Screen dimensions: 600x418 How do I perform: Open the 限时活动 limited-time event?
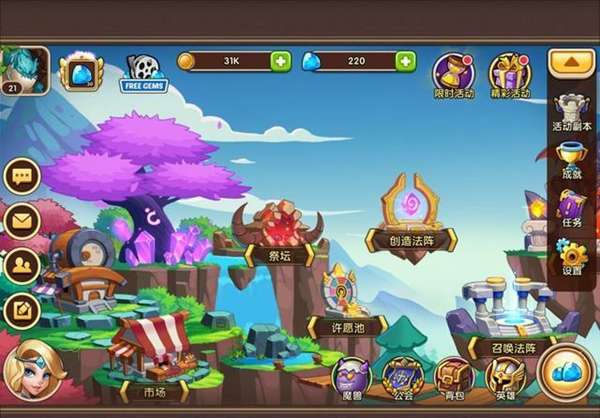click(453, 74)
